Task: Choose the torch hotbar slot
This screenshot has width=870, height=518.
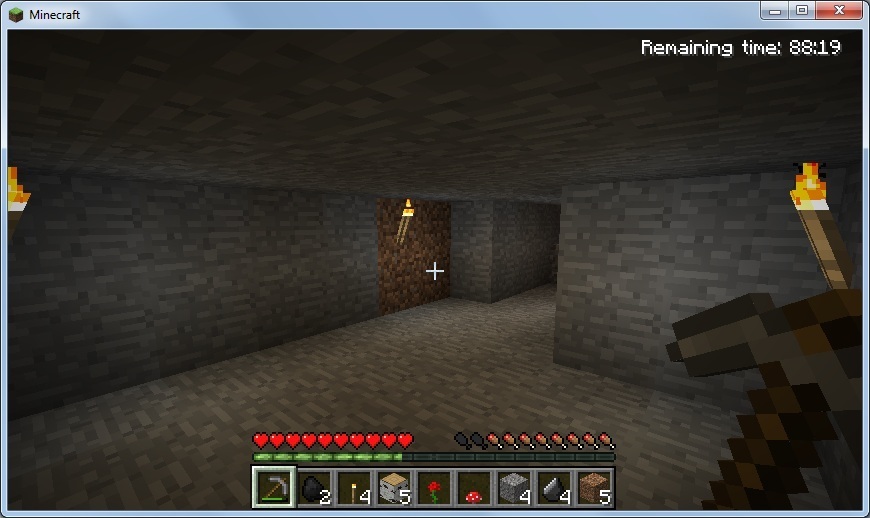Action: 353,488
